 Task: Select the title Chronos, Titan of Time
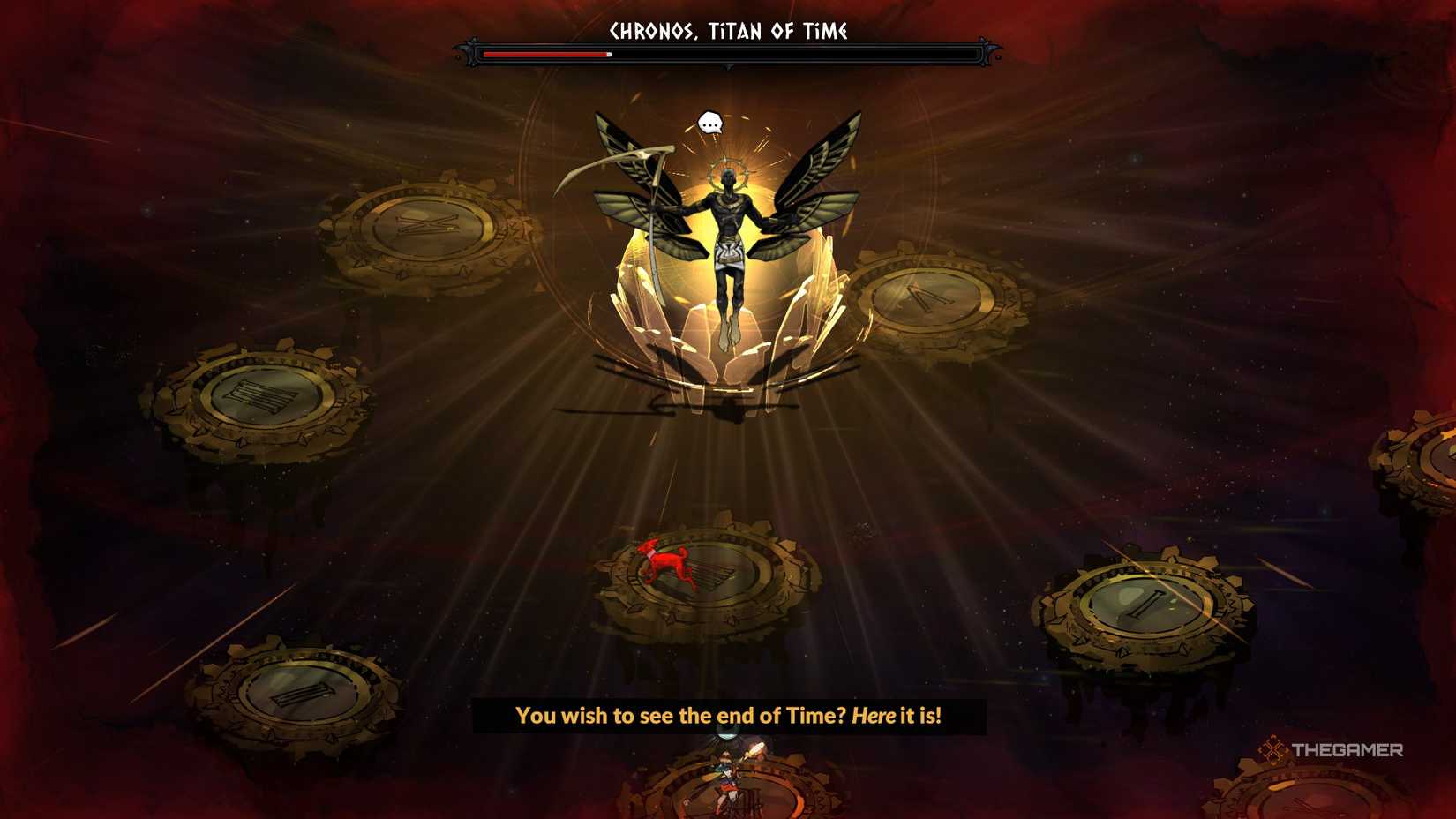click(x=727, y=29)
